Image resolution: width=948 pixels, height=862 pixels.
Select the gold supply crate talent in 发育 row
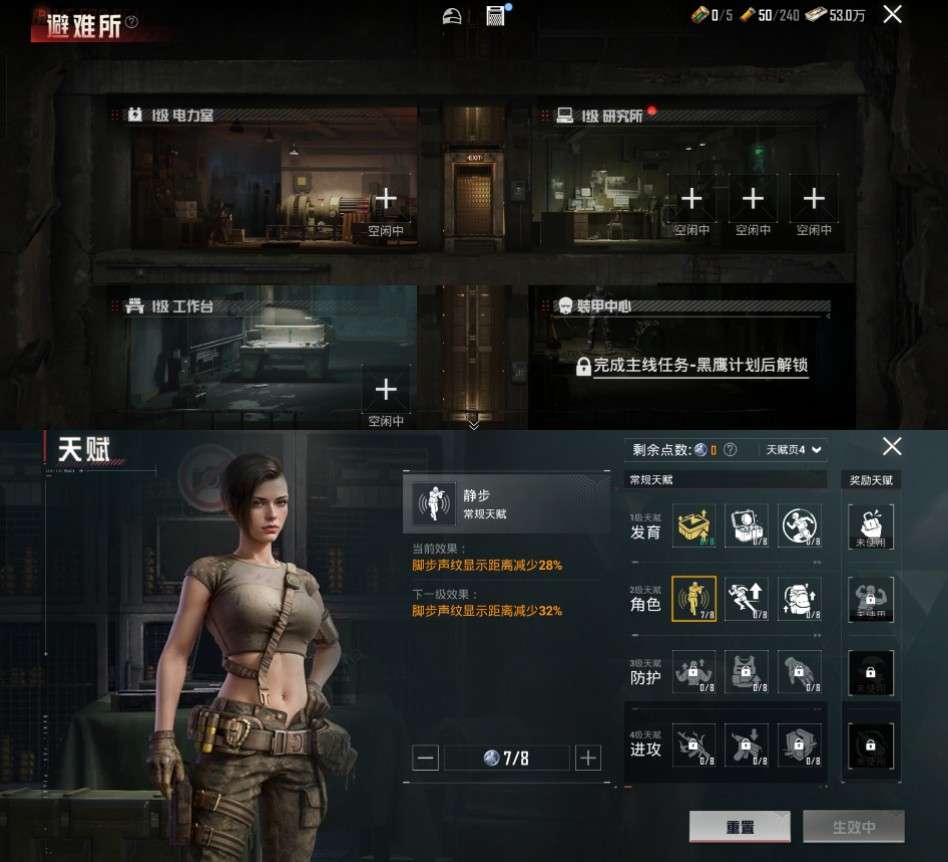pos(694,525)
